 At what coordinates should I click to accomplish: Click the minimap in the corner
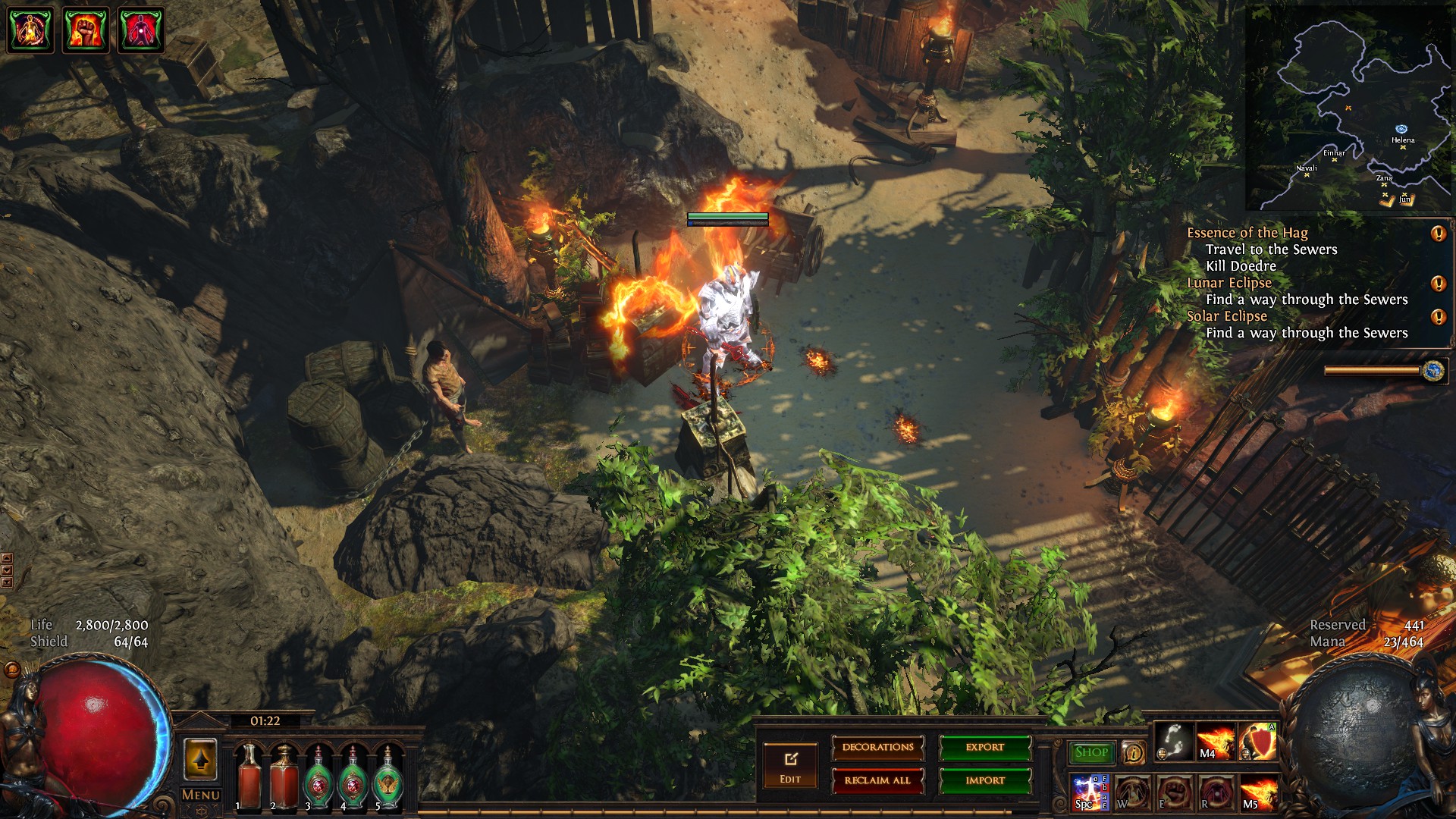[1350, 108]
